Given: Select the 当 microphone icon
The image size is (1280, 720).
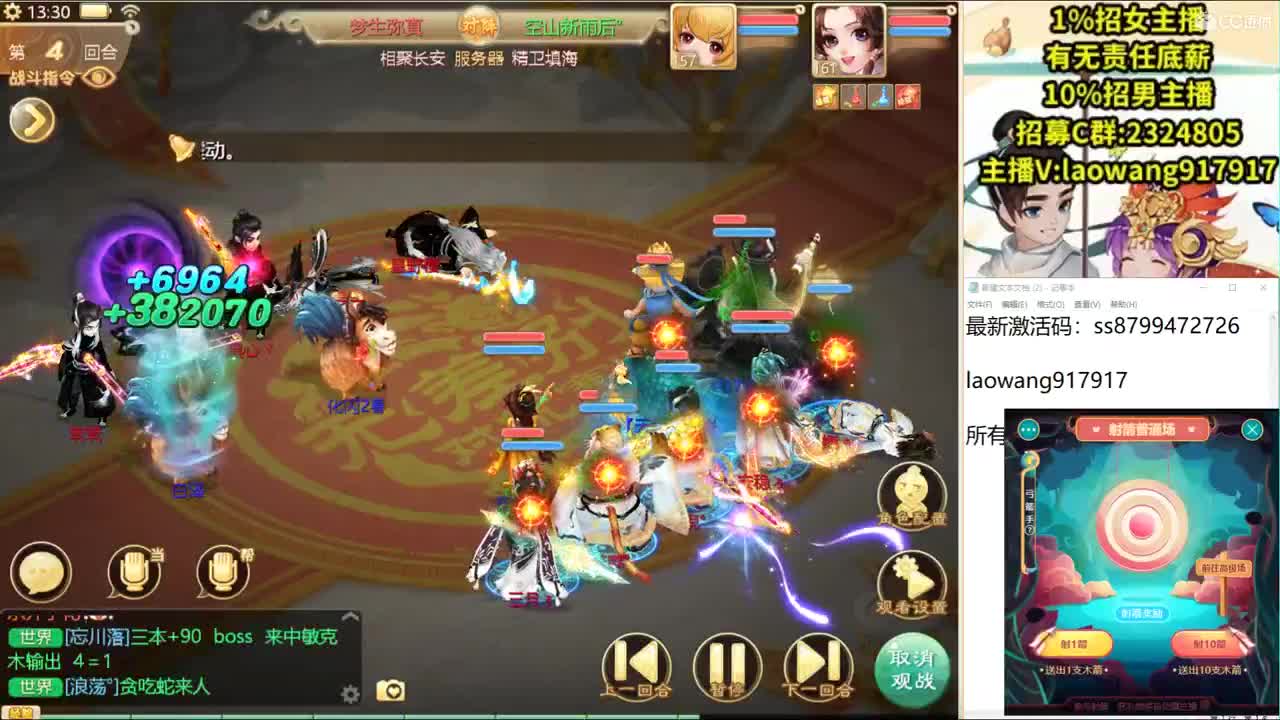Looking at the screenshot, I should click(135, 573).
